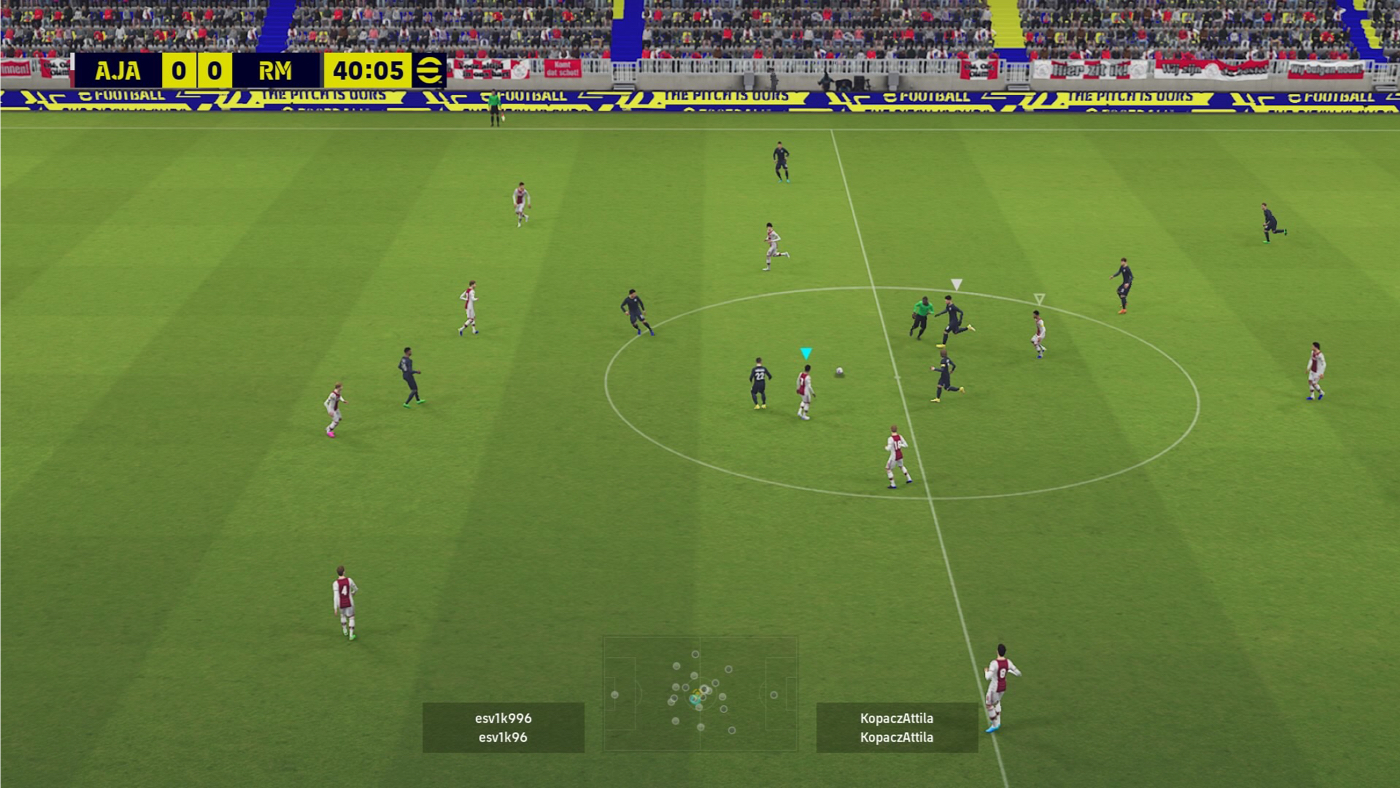Select the KopaczAttila player name plate

897,727
